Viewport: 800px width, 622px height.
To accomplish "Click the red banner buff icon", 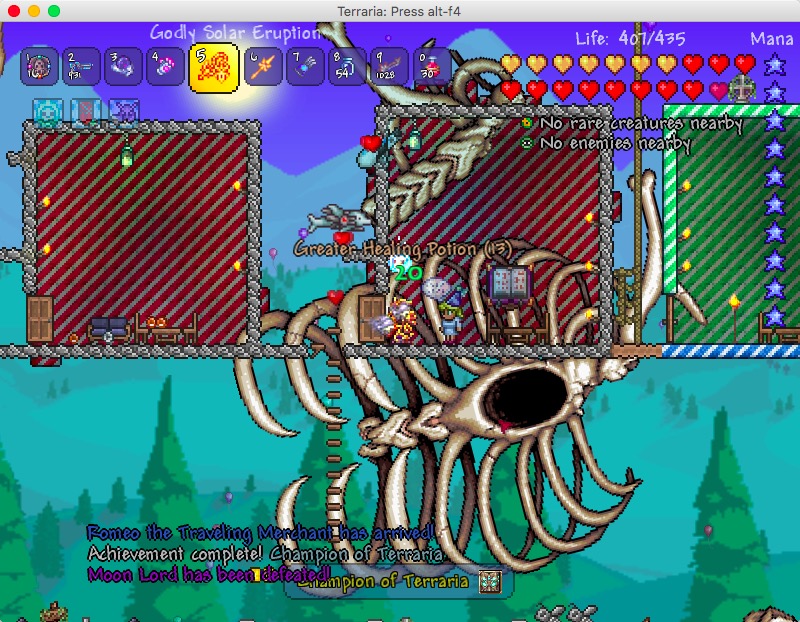I will [x=85, y=111].
